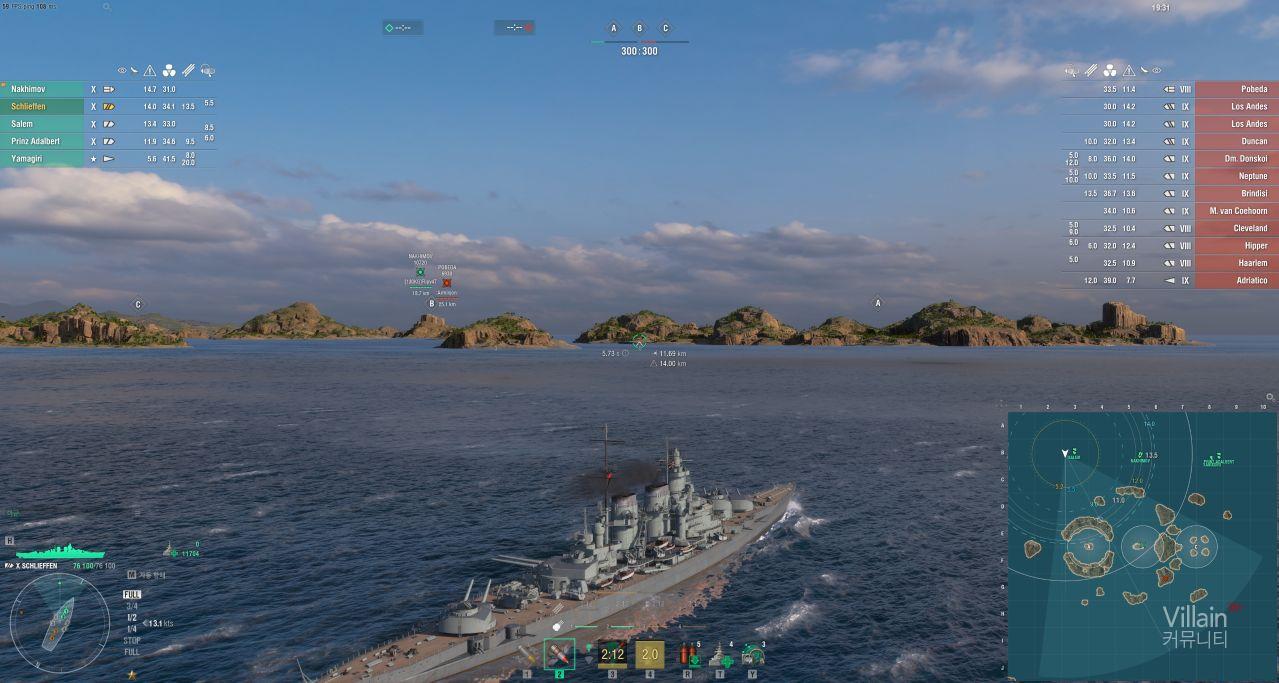The height and width of the screenshot is (683, 1279).
Task: Use the Repair Party ship heal consumable
Action: (721, 655)
